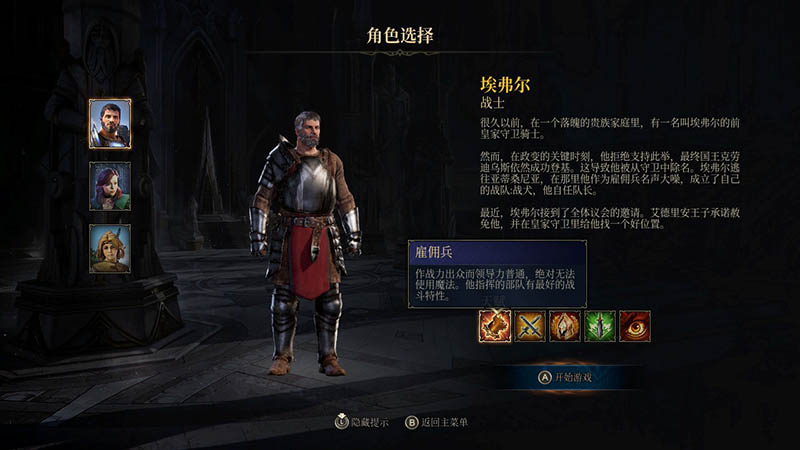The width and height of the screenshot is (800, 450).
Task: View the green sword talent icon
Action: pos(601,326)
